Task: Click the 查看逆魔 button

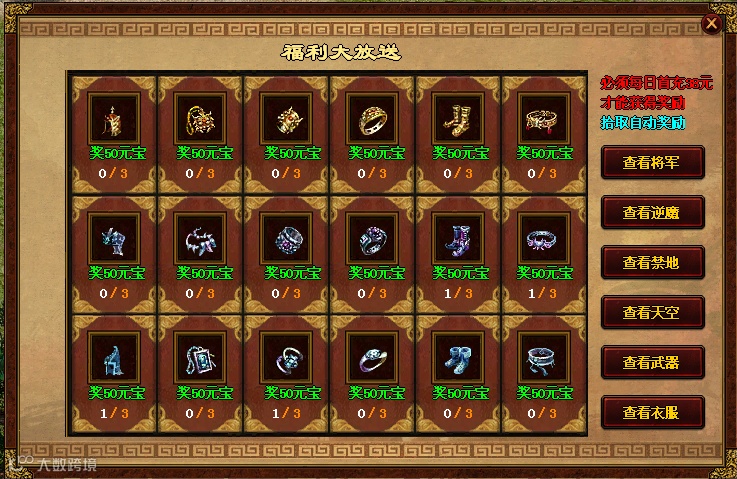Action: [653, 212]
